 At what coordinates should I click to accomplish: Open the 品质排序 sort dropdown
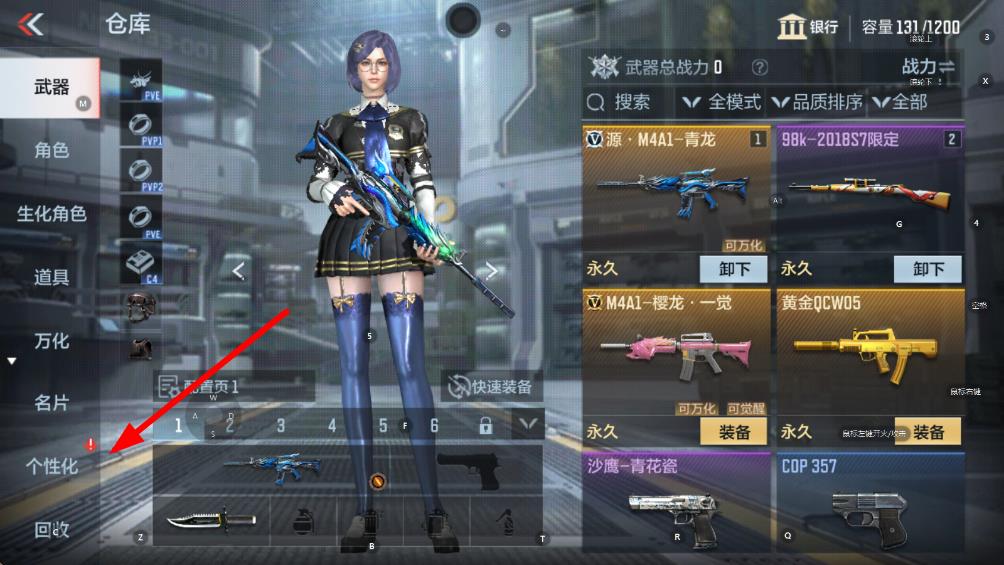tap(817, 102)
